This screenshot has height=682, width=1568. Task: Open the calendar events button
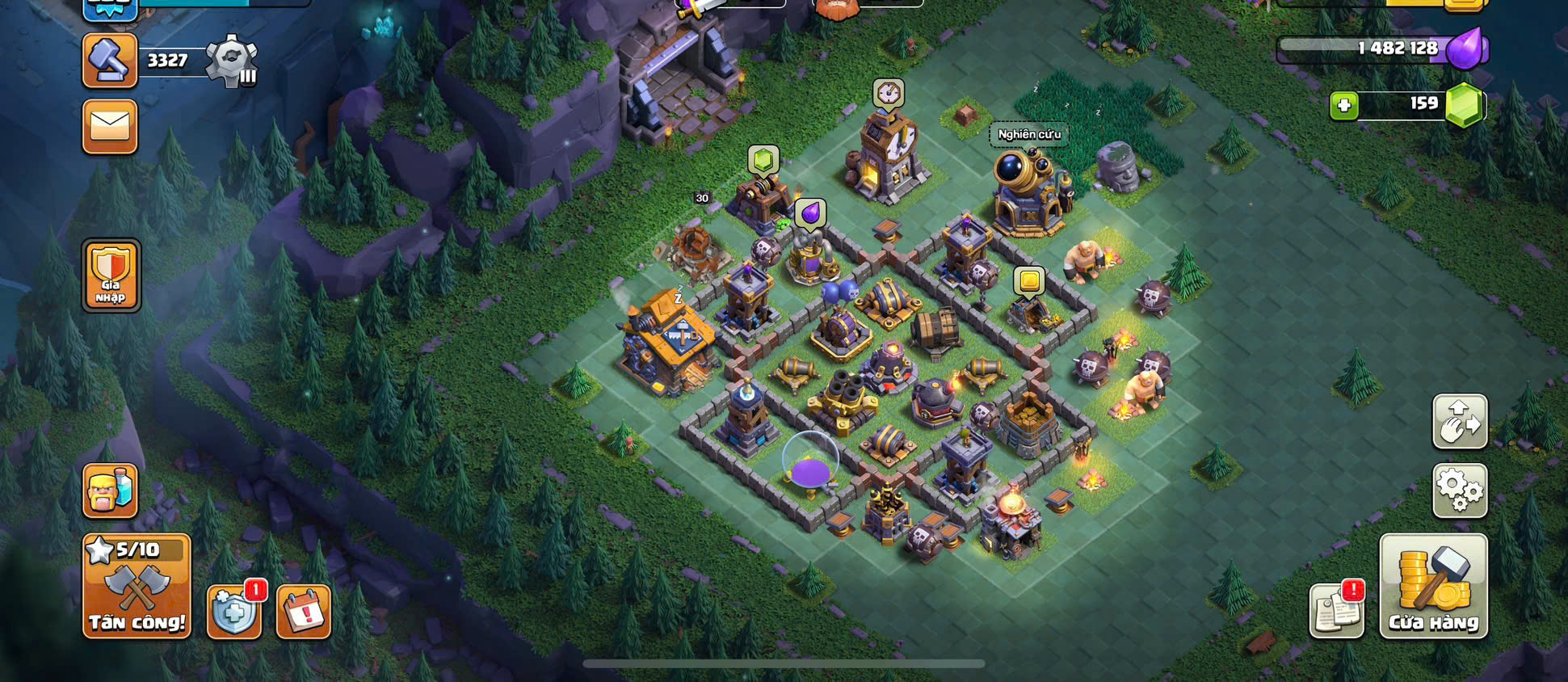pyautogui.click(x=304, y=612)
